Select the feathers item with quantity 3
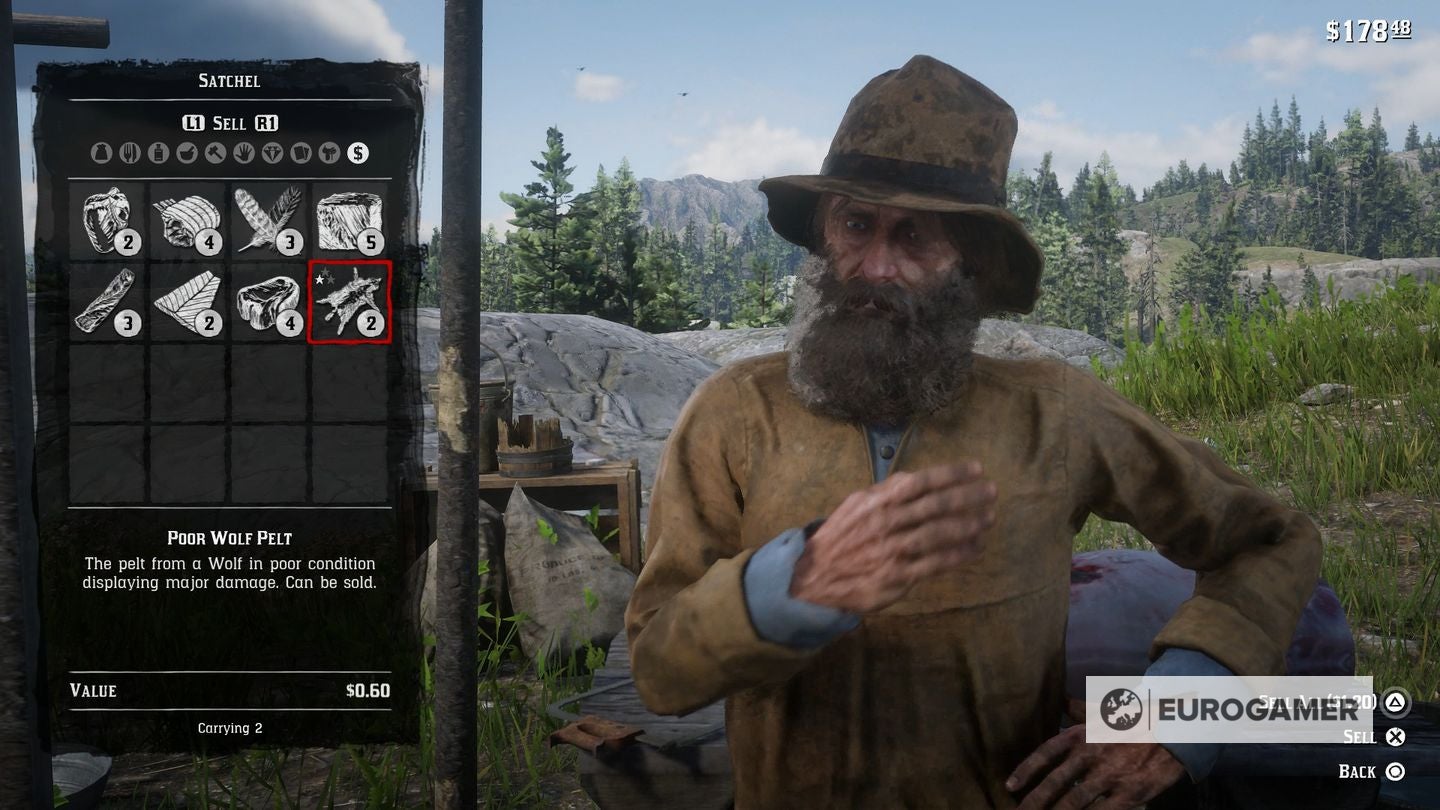Screen dimensions: 1440x810 268,219
